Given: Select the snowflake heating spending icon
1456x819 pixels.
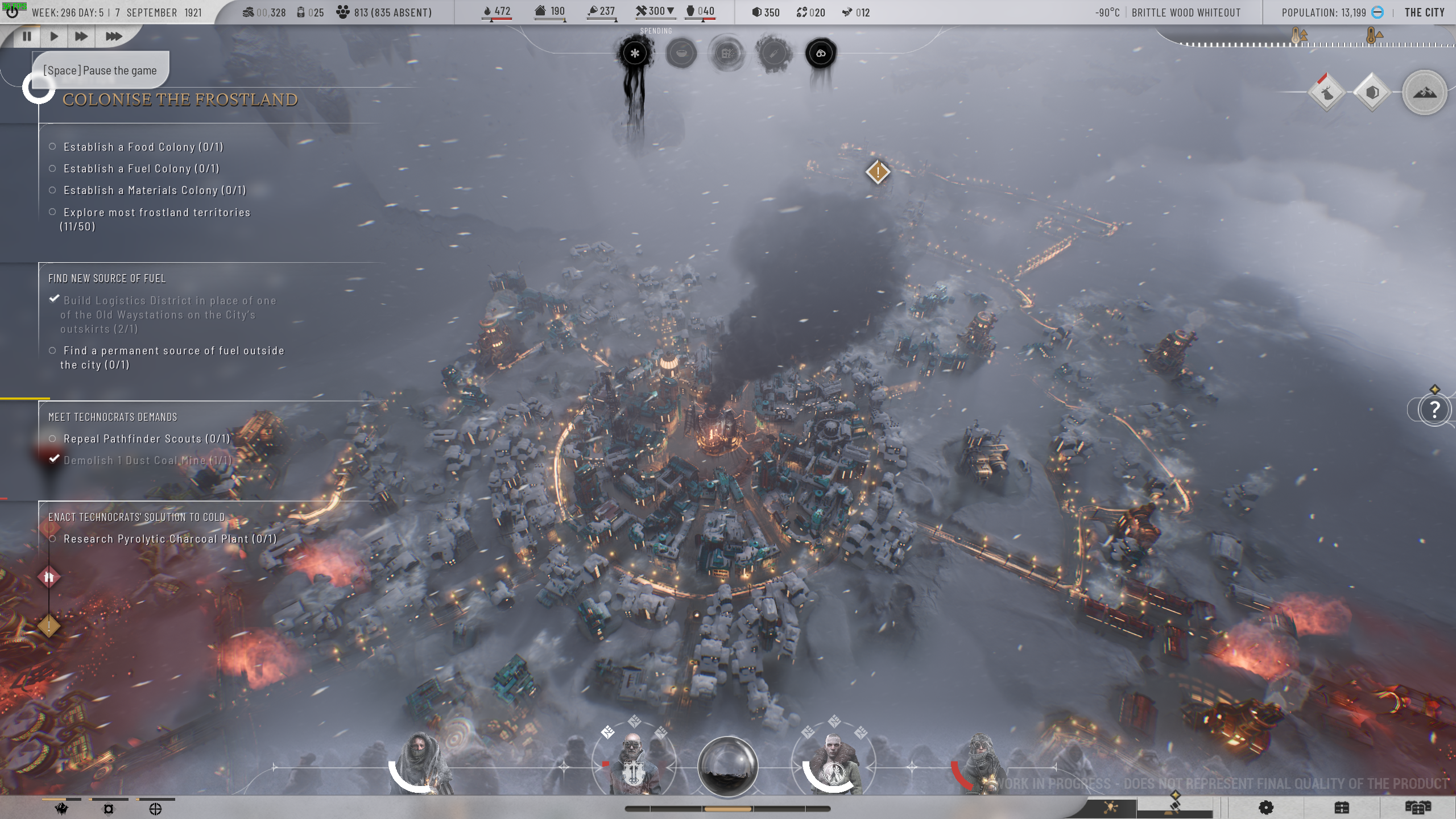Looking at the screenshot, I should tap(635, 52).
